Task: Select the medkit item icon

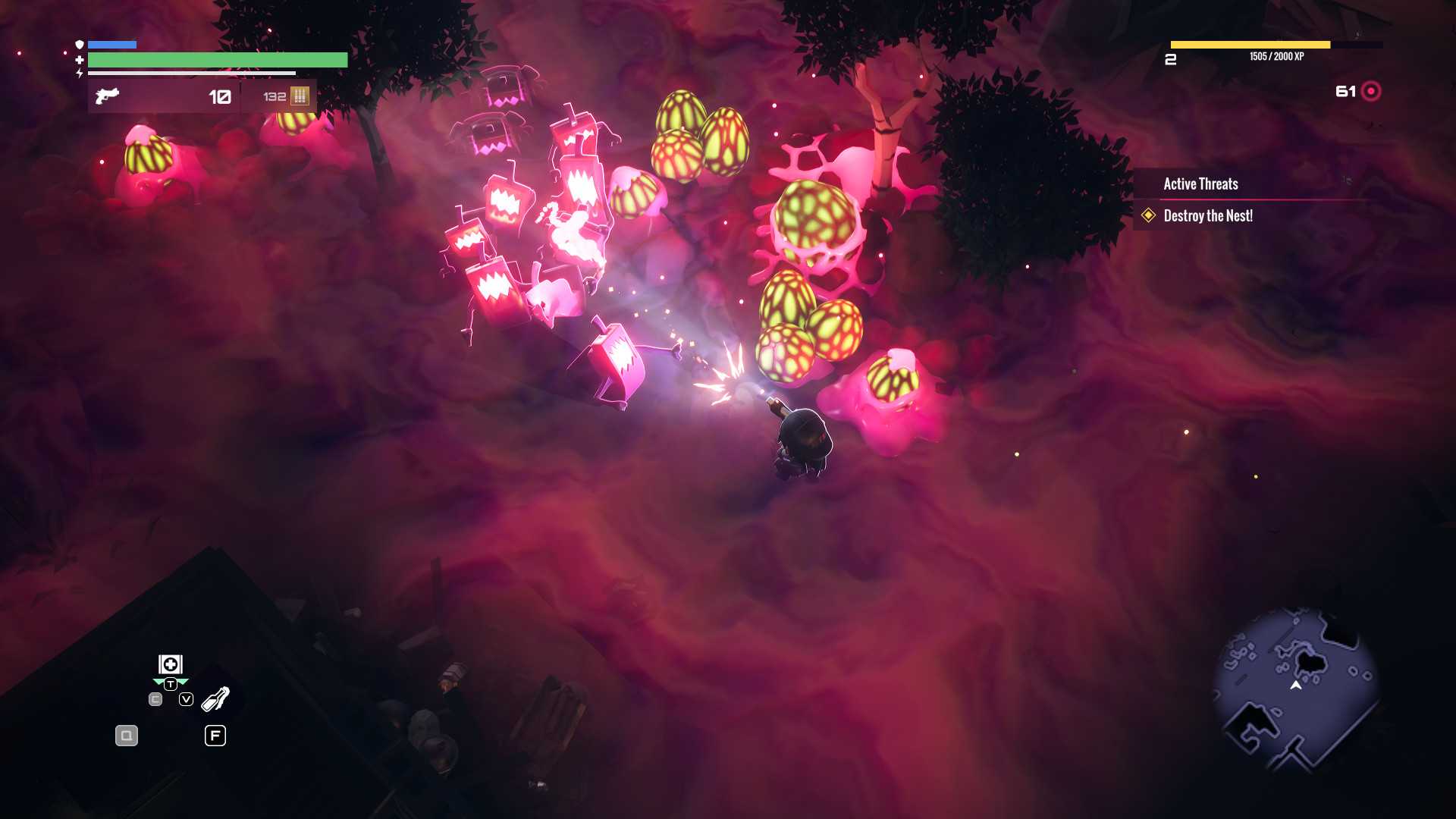Action: [171, 664]
